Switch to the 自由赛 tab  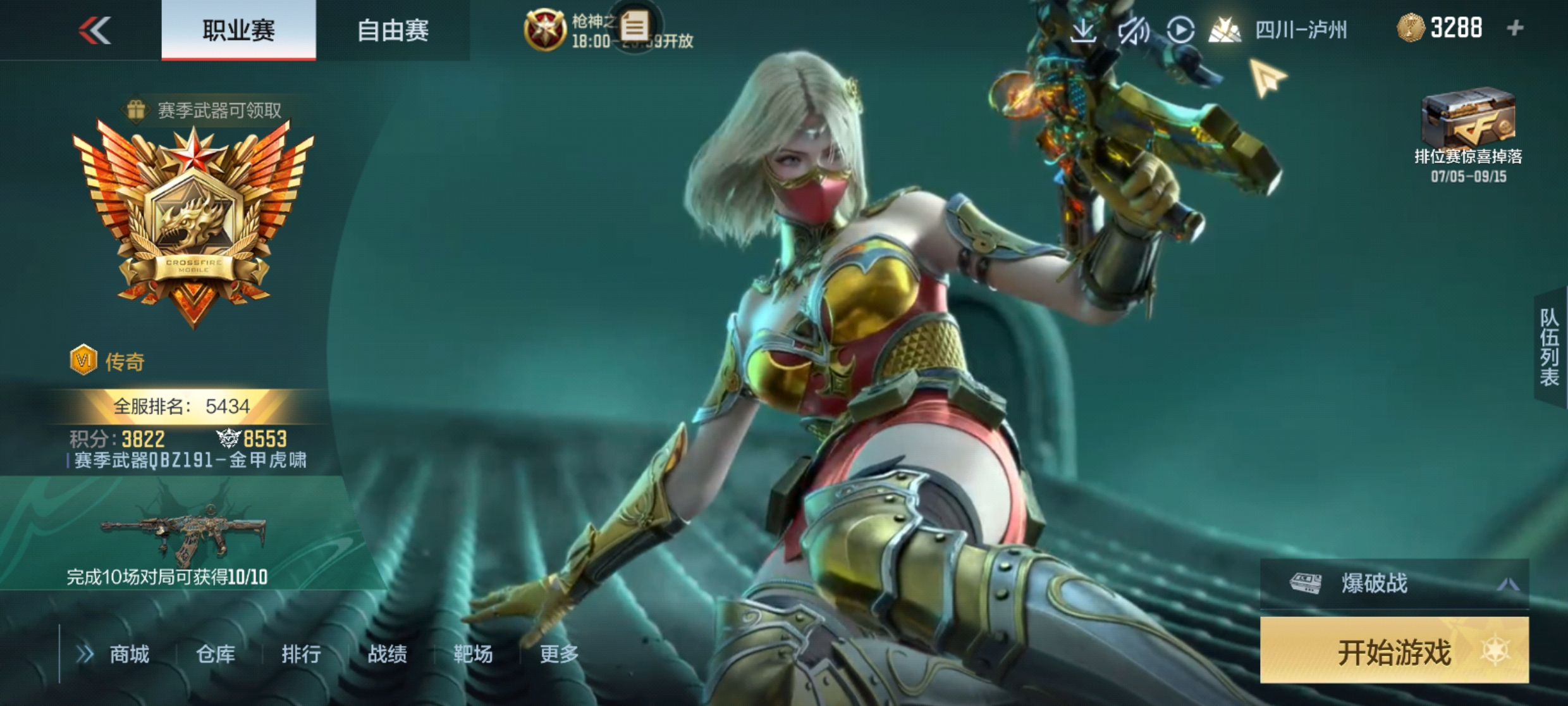(x=393, y=30)
